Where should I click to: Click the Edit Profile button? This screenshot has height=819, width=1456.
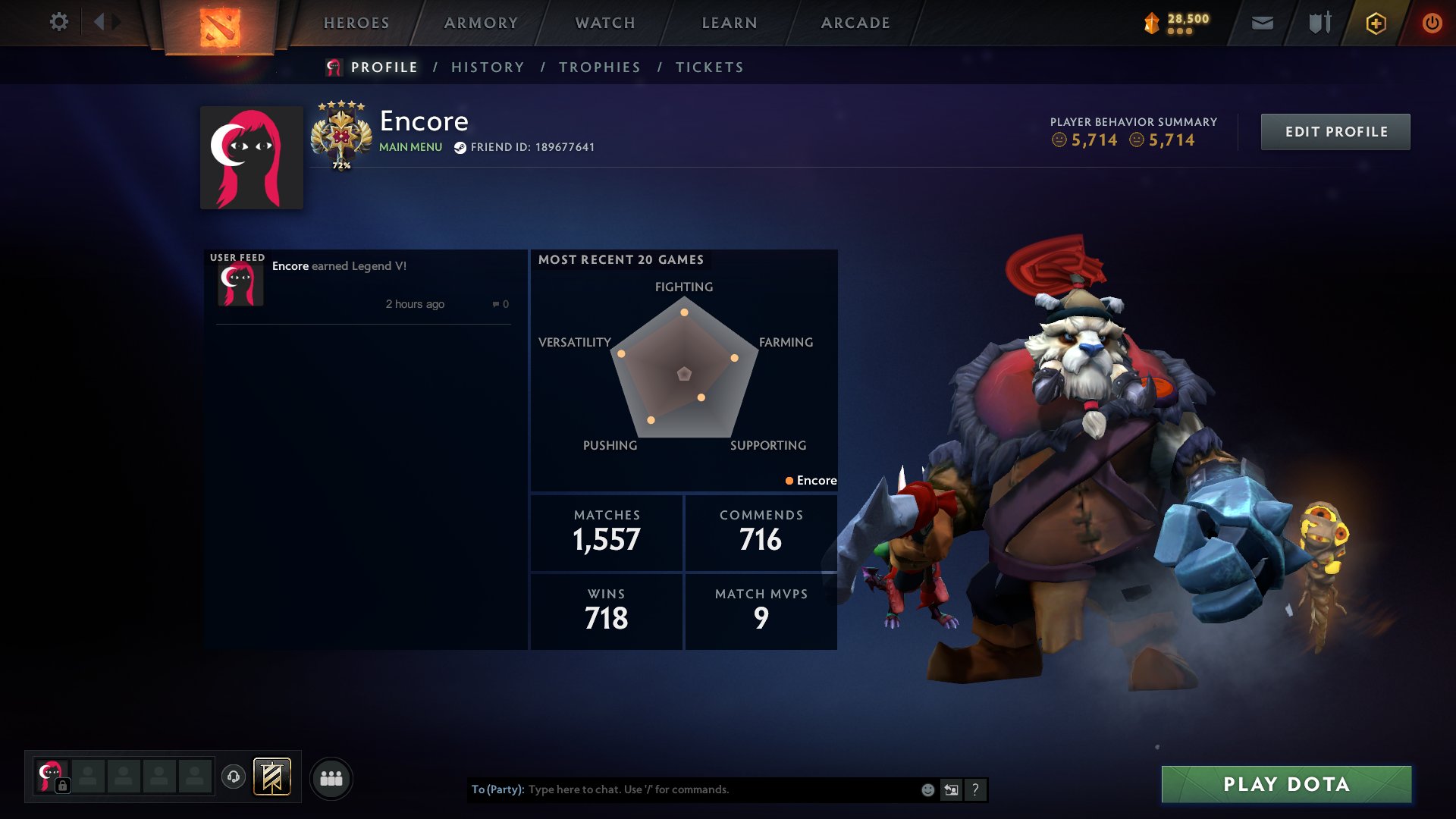(1335, 132)
